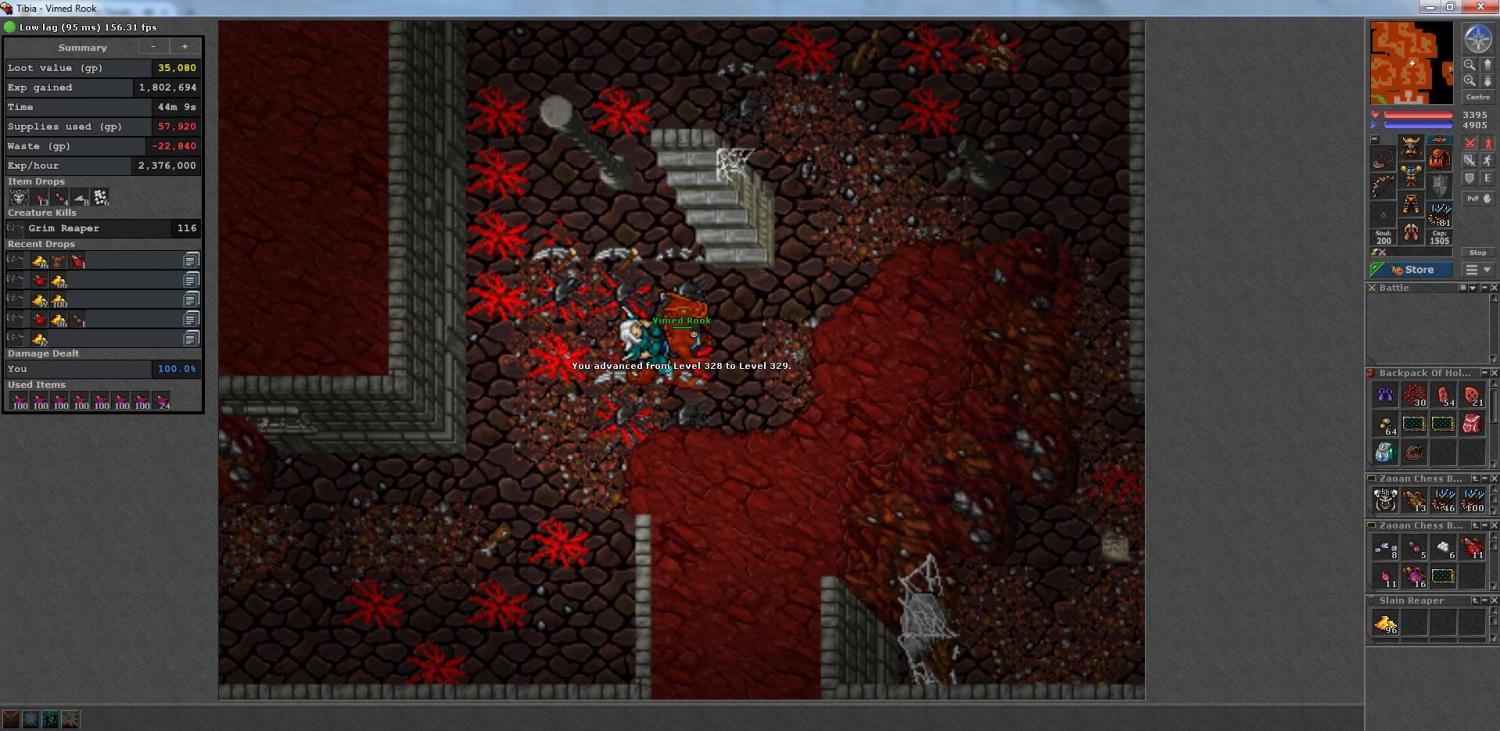Open the dropdown menu button beside Store
The image size is (1500, 731).
[1478, 270]
